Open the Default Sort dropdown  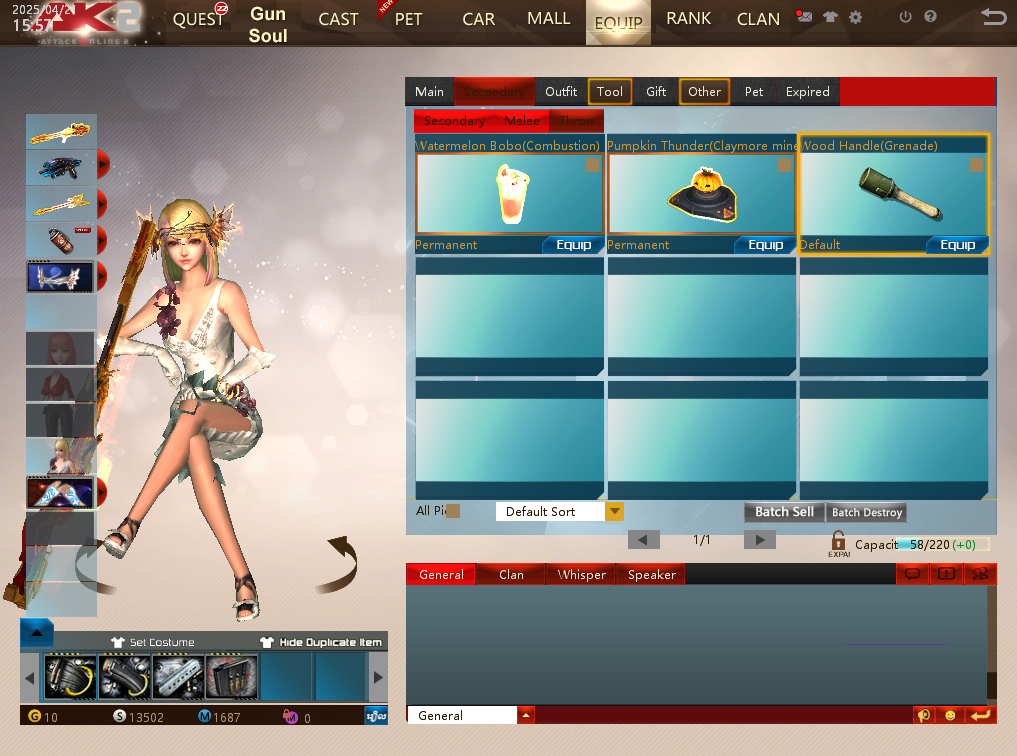(614, 512)
